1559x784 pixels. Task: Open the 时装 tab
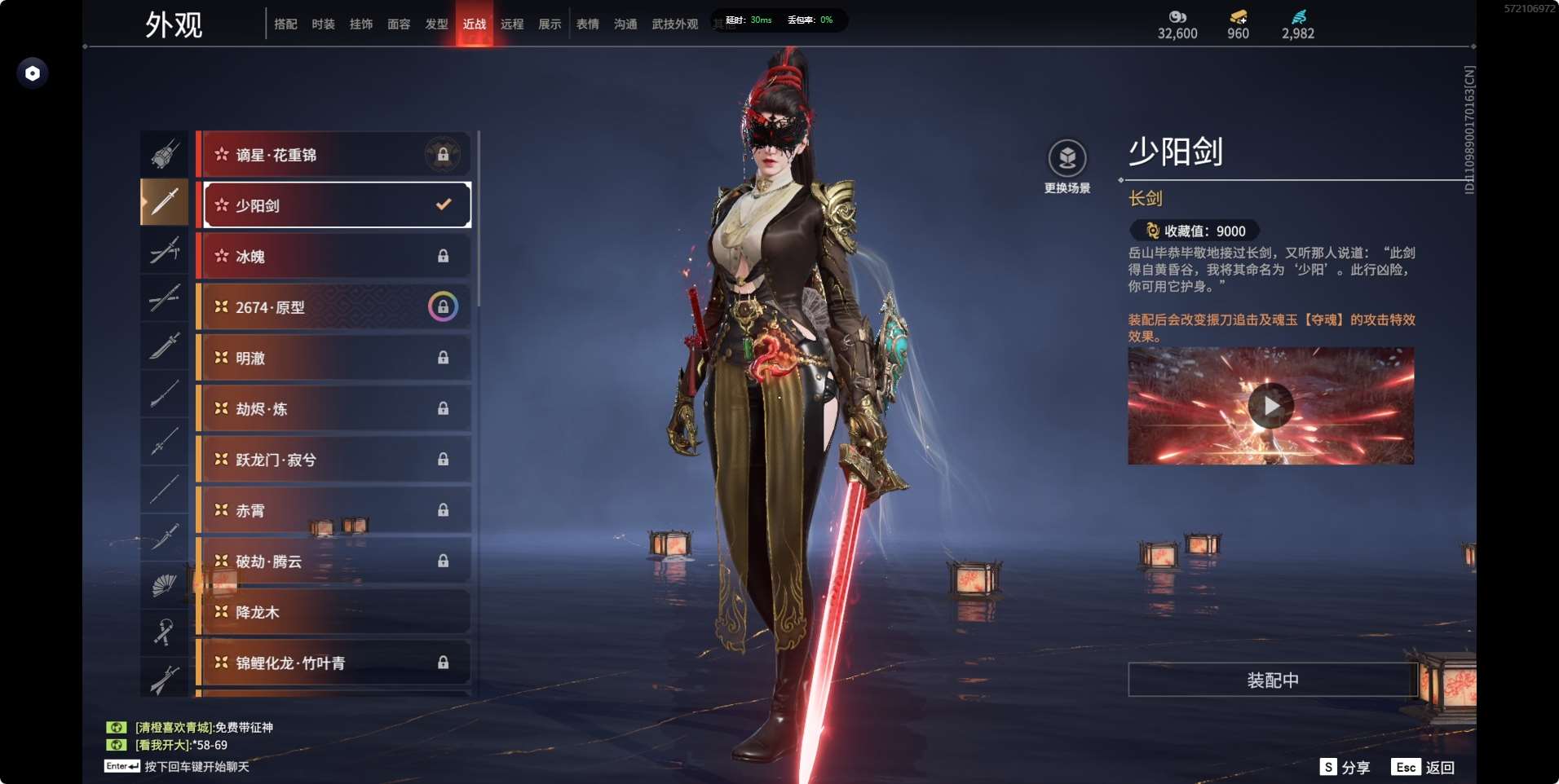click(323, 24)
